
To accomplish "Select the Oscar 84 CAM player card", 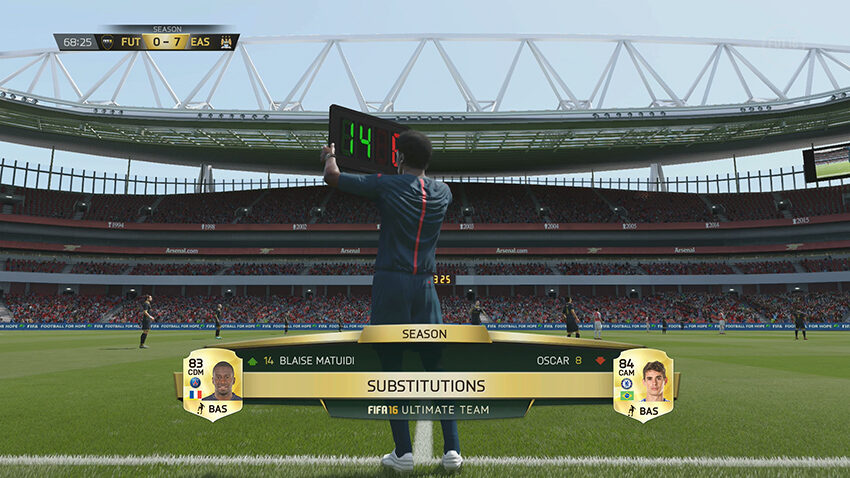I will 642,384.
